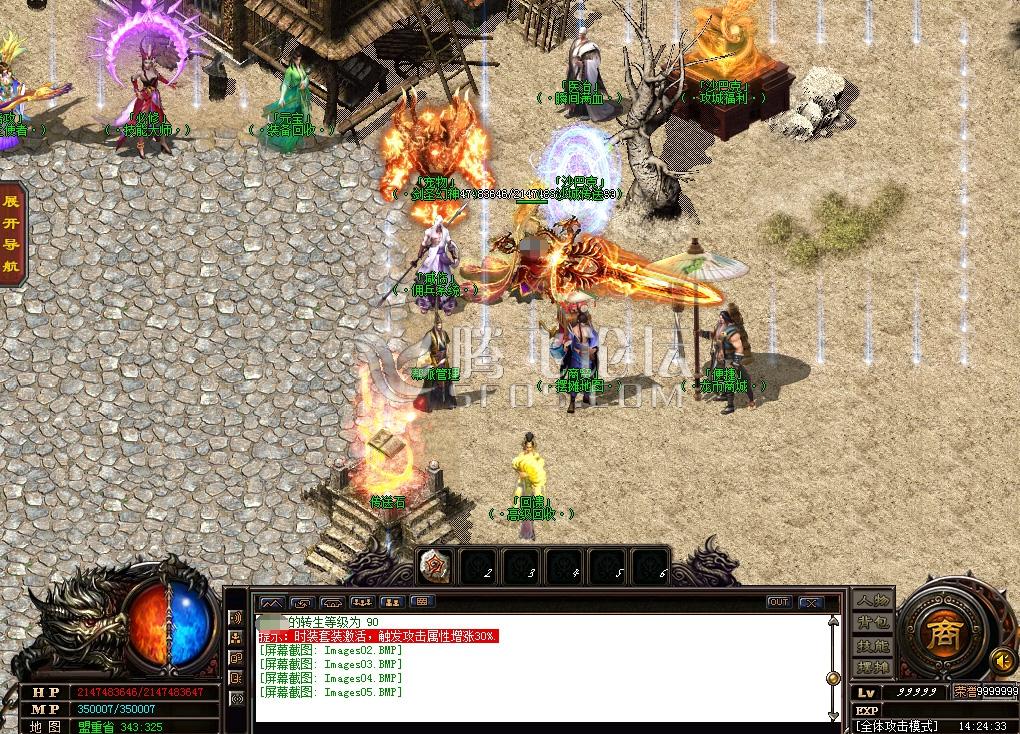Open the 背包 bag inventory
Image resolution: width=1020 pixels, height=734 pixels.
pos(873,623)
